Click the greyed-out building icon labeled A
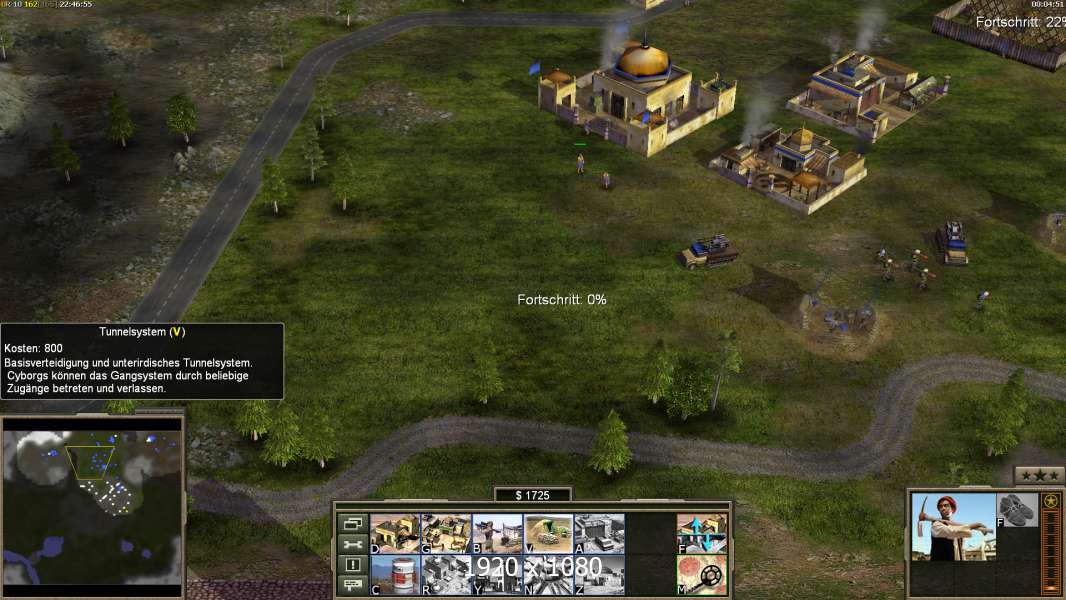1066x600 pixels. (x=599, y=533)
